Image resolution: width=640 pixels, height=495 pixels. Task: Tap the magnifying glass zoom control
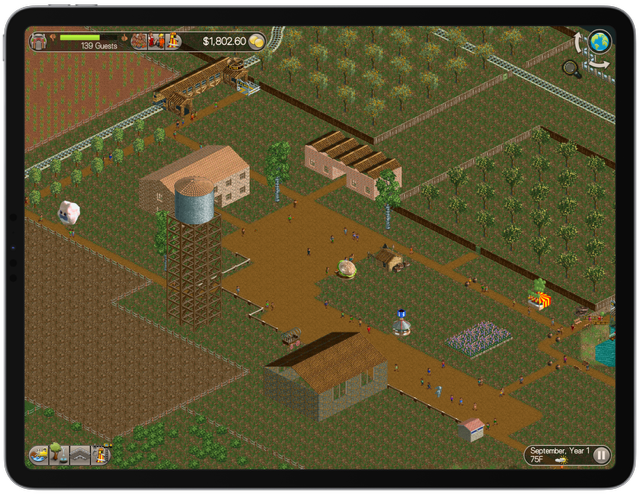pos(571,68)
